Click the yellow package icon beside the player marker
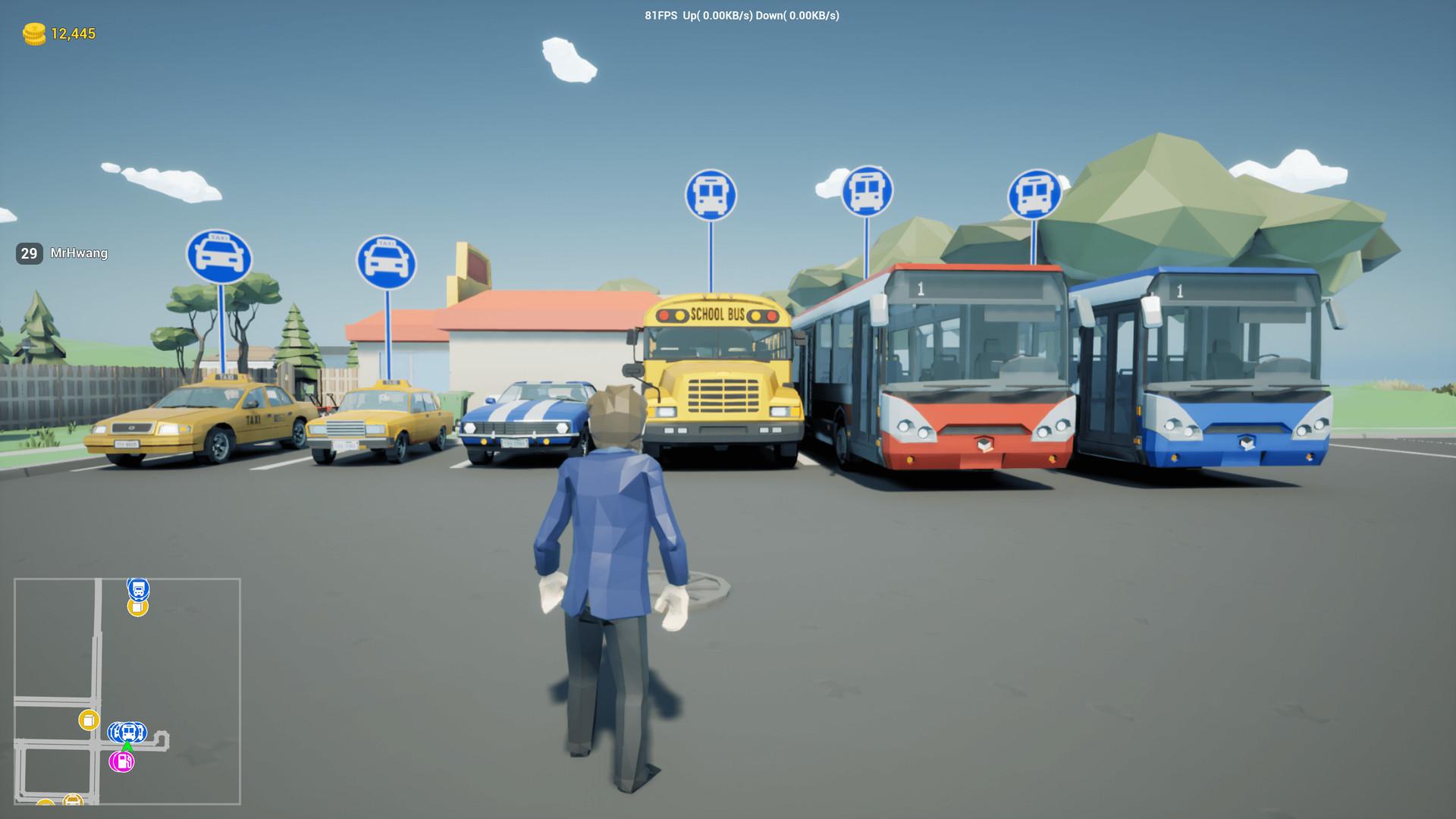Screen dimensions: 1456x819 tap(89, 720)
